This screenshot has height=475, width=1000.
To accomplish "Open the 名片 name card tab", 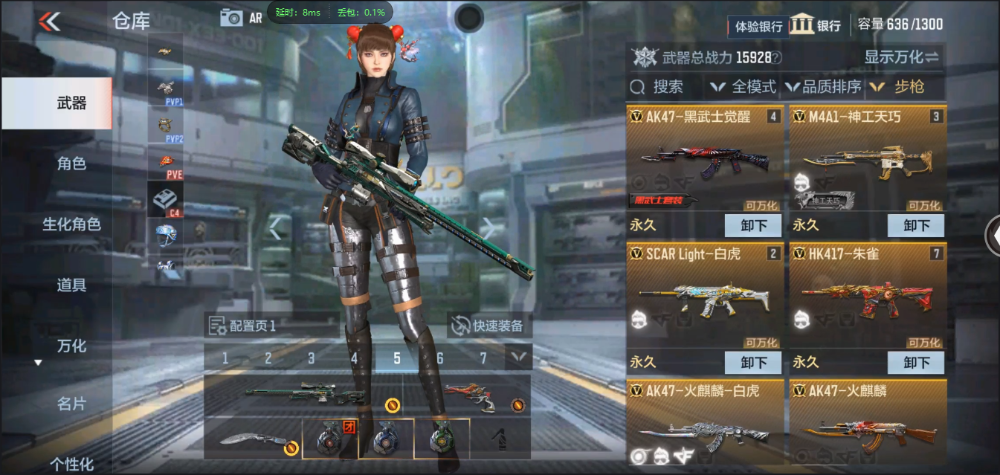I will tap(71, 405).
